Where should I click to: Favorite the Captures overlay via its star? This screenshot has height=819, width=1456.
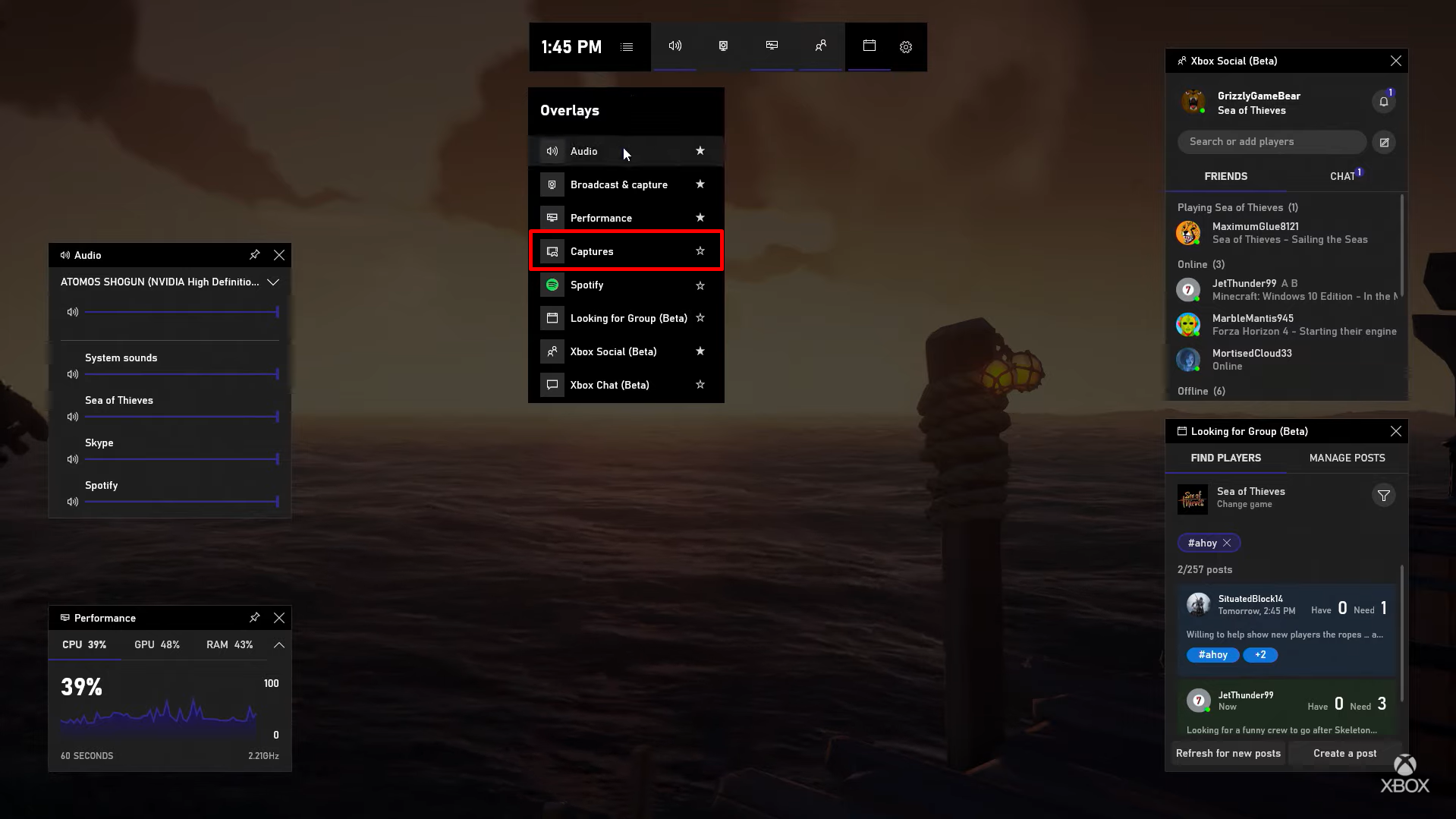coord(700,251)
